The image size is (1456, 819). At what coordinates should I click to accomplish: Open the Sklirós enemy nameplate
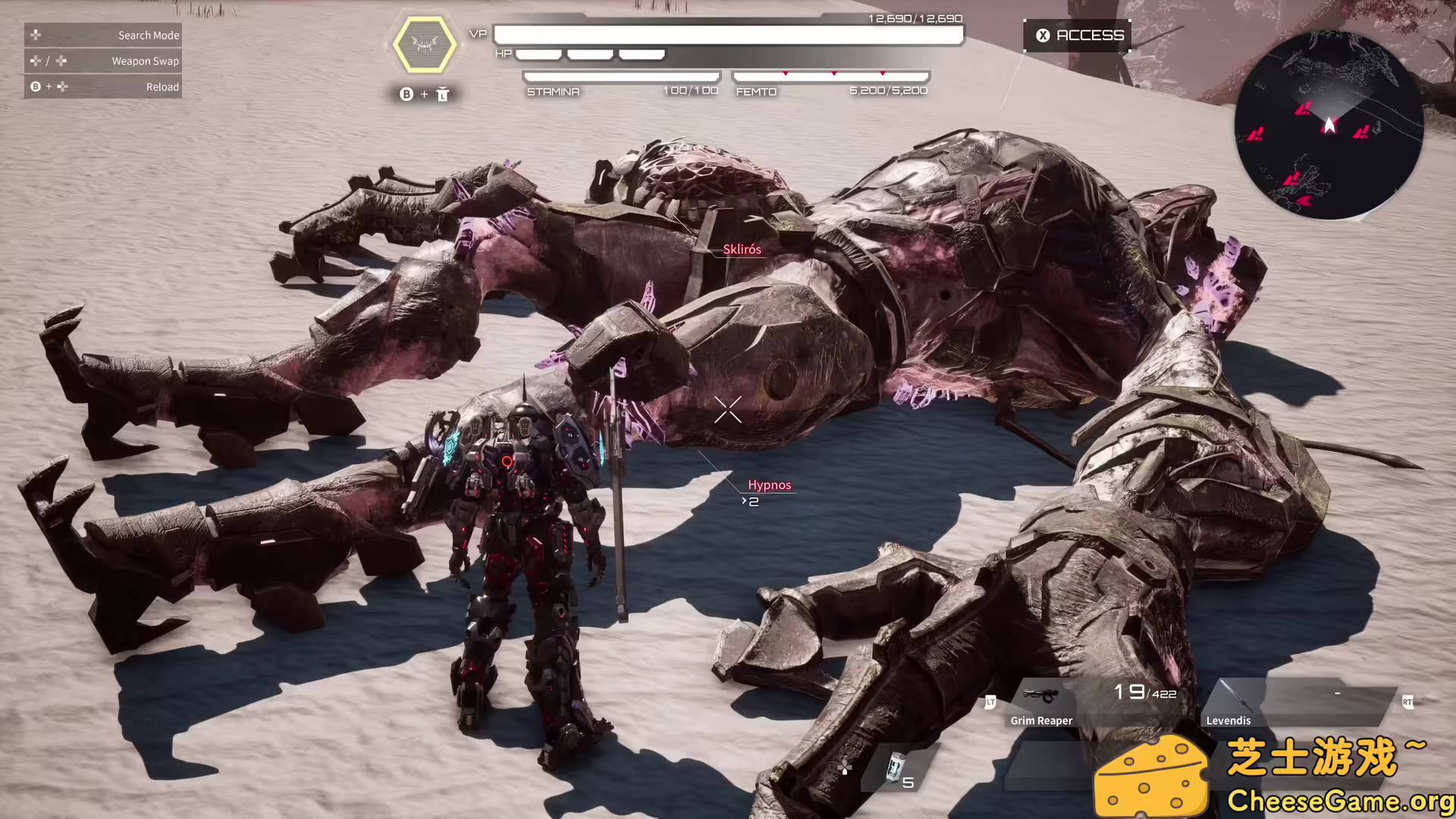click(743, 249)
